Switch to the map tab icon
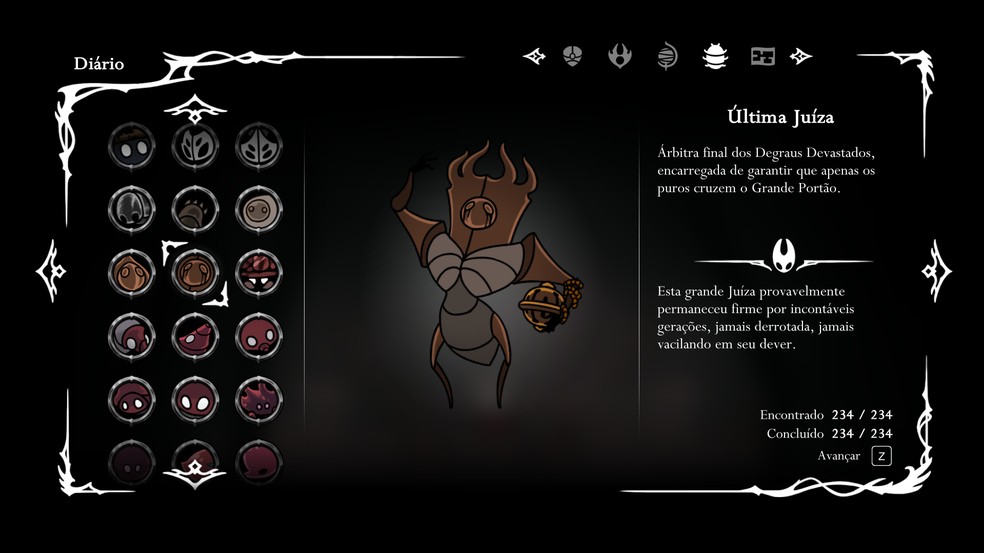Screen dimensions: 984x553 [763, 56]
